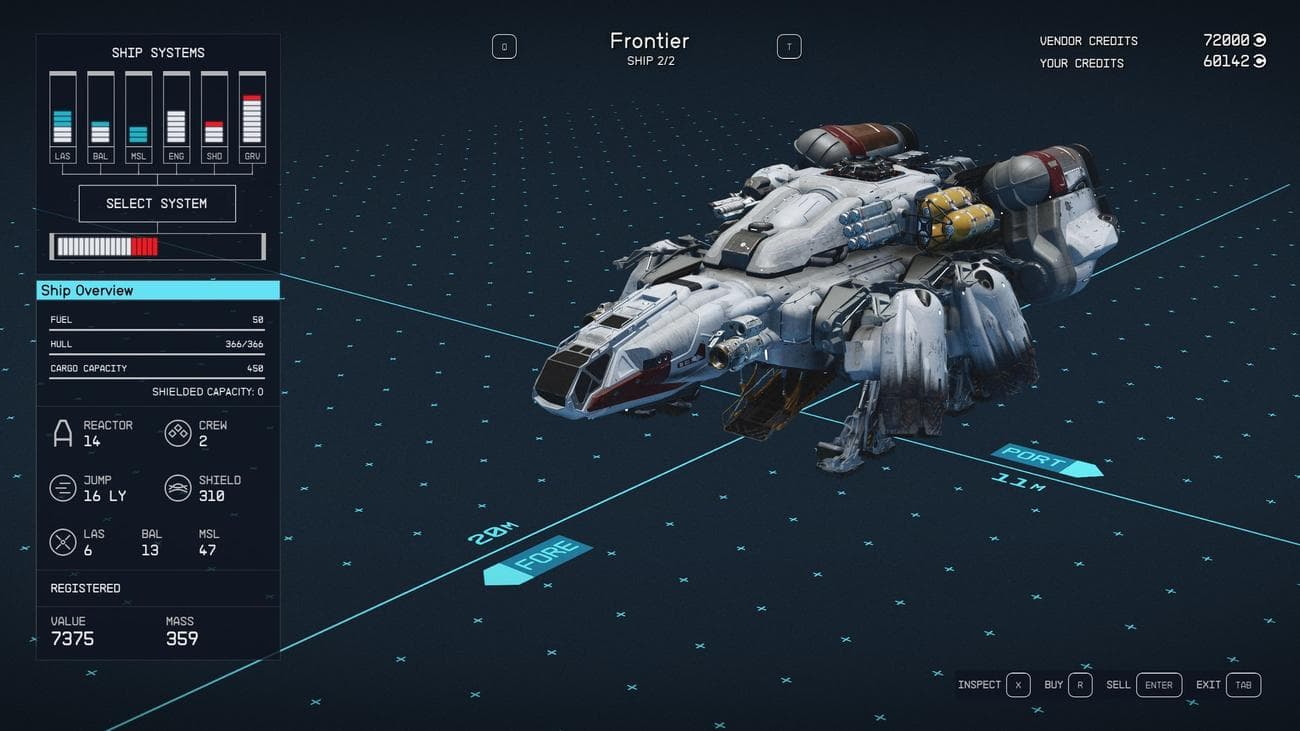Switch to previous ship with Q
The height and width of the screenshot is (731, 1300).
click(x=504, y=46)
